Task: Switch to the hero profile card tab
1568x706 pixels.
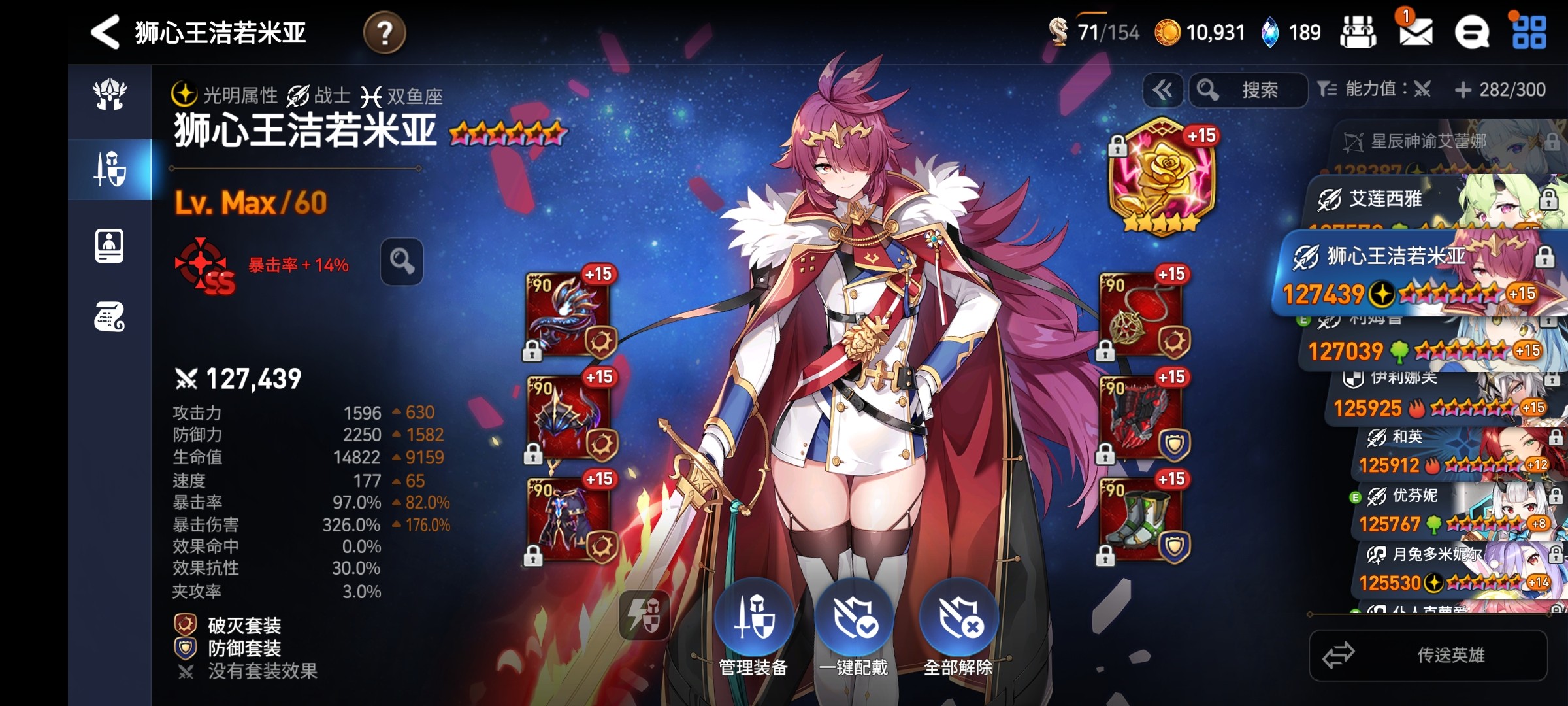Action: (110, 246)
